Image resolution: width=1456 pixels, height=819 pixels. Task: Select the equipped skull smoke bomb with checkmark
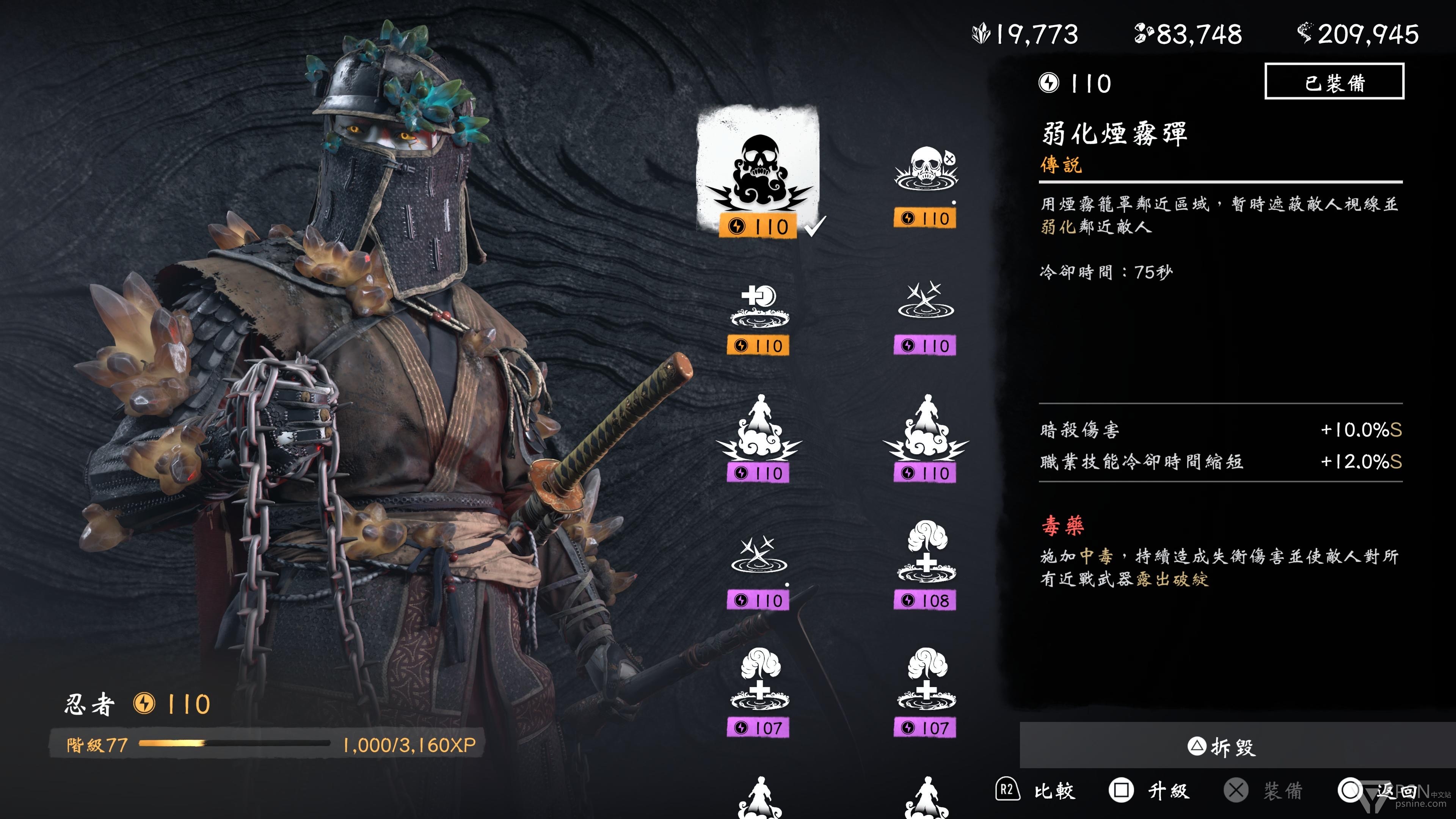758,173
